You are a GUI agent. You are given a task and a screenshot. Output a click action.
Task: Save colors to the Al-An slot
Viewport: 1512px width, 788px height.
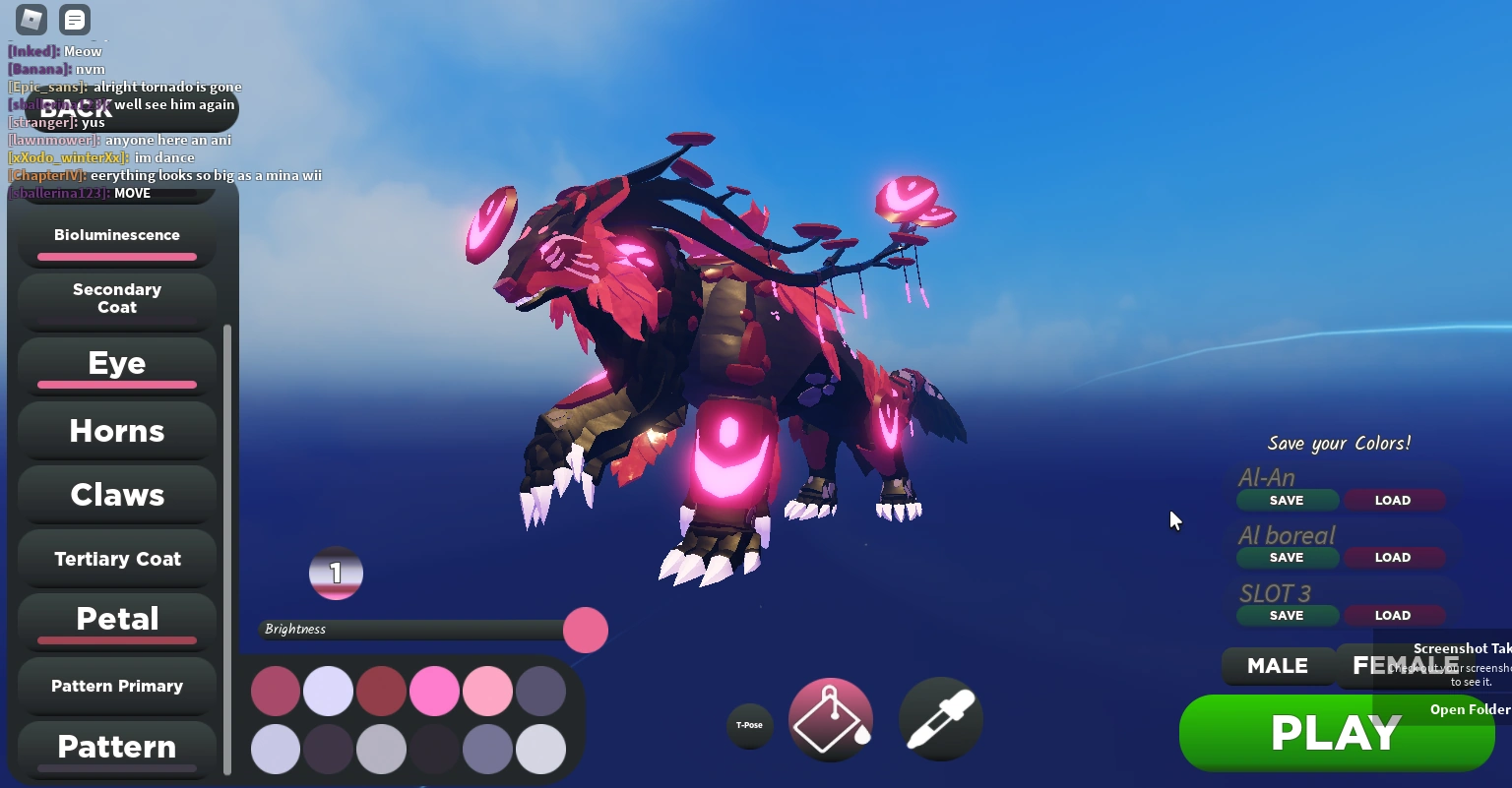1287,500
